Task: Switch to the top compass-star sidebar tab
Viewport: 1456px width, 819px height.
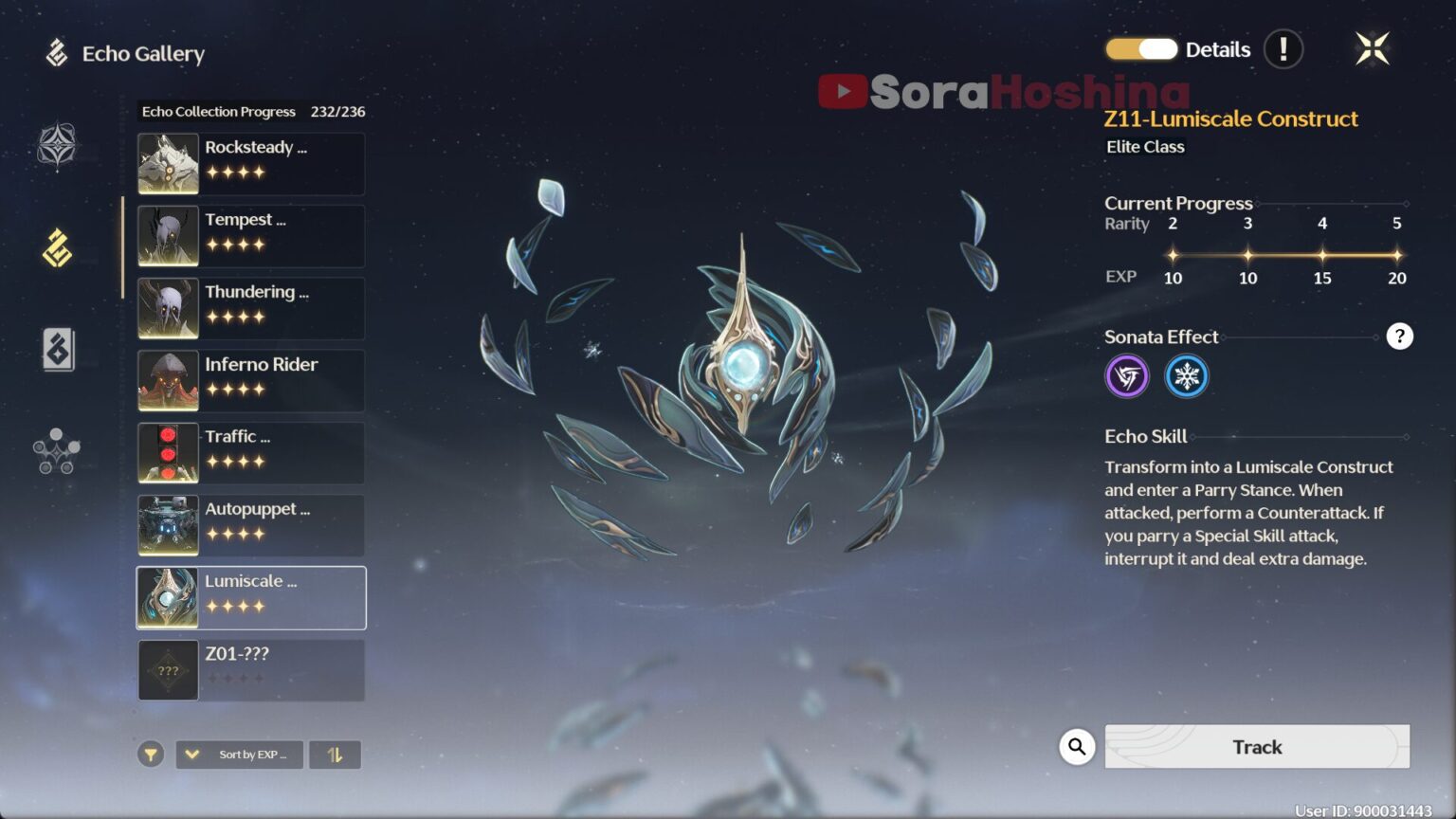Action: 57,146
